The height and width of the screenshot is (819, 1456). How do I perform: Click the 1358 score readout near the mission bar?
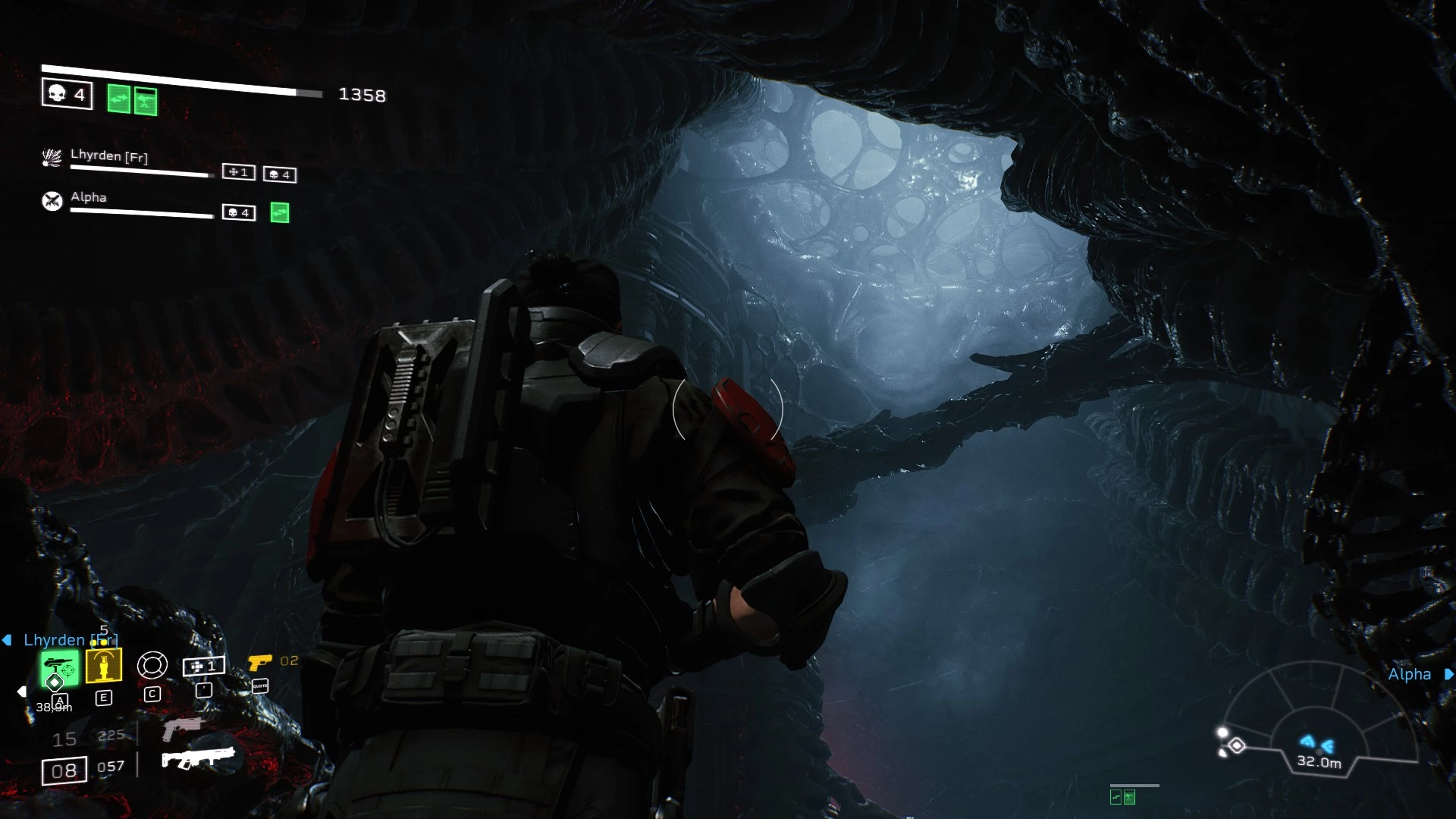[x=362, y=96]
